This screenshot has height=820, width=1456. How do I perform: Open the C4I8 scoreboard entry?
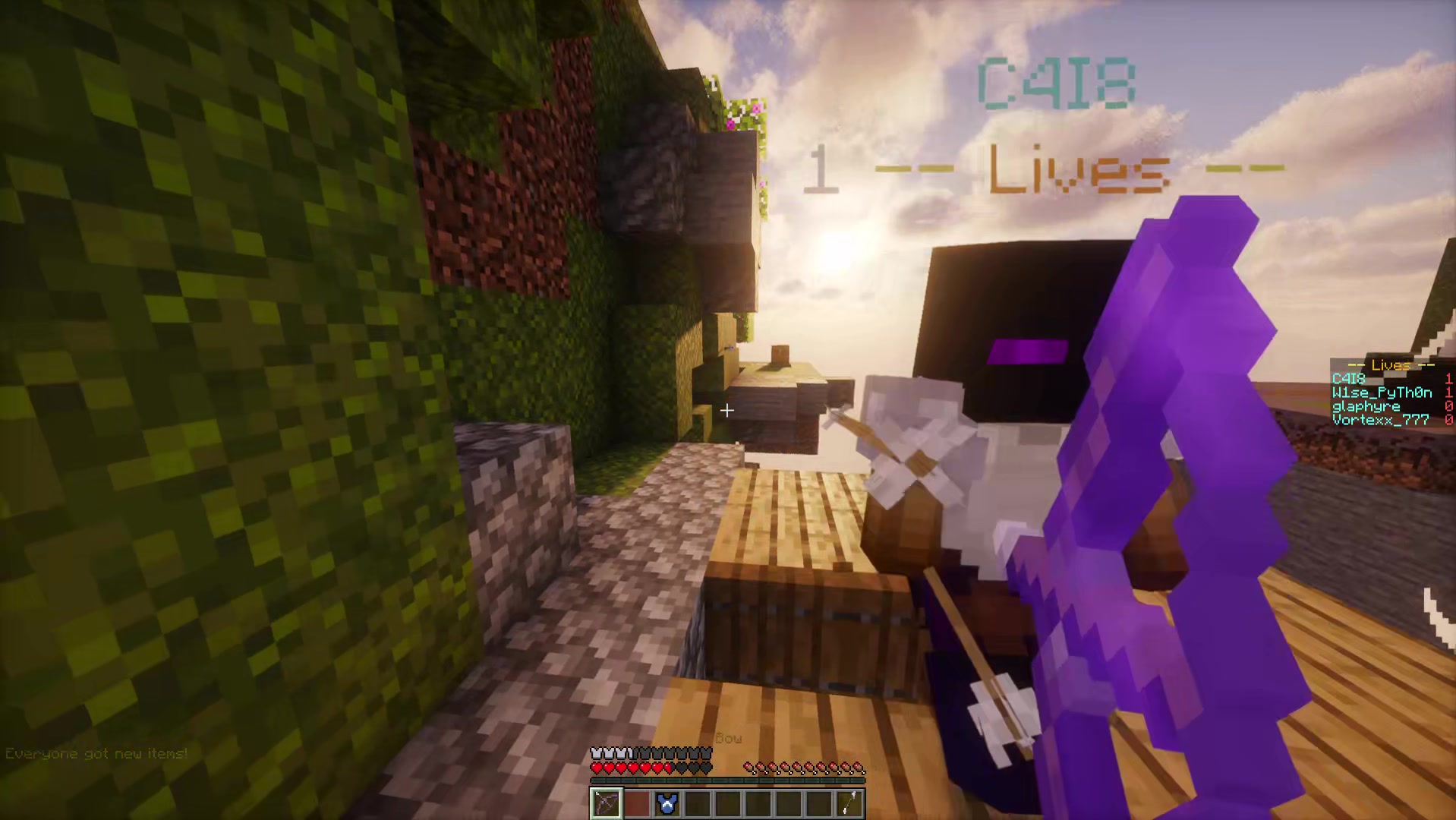coord(1350,378)
